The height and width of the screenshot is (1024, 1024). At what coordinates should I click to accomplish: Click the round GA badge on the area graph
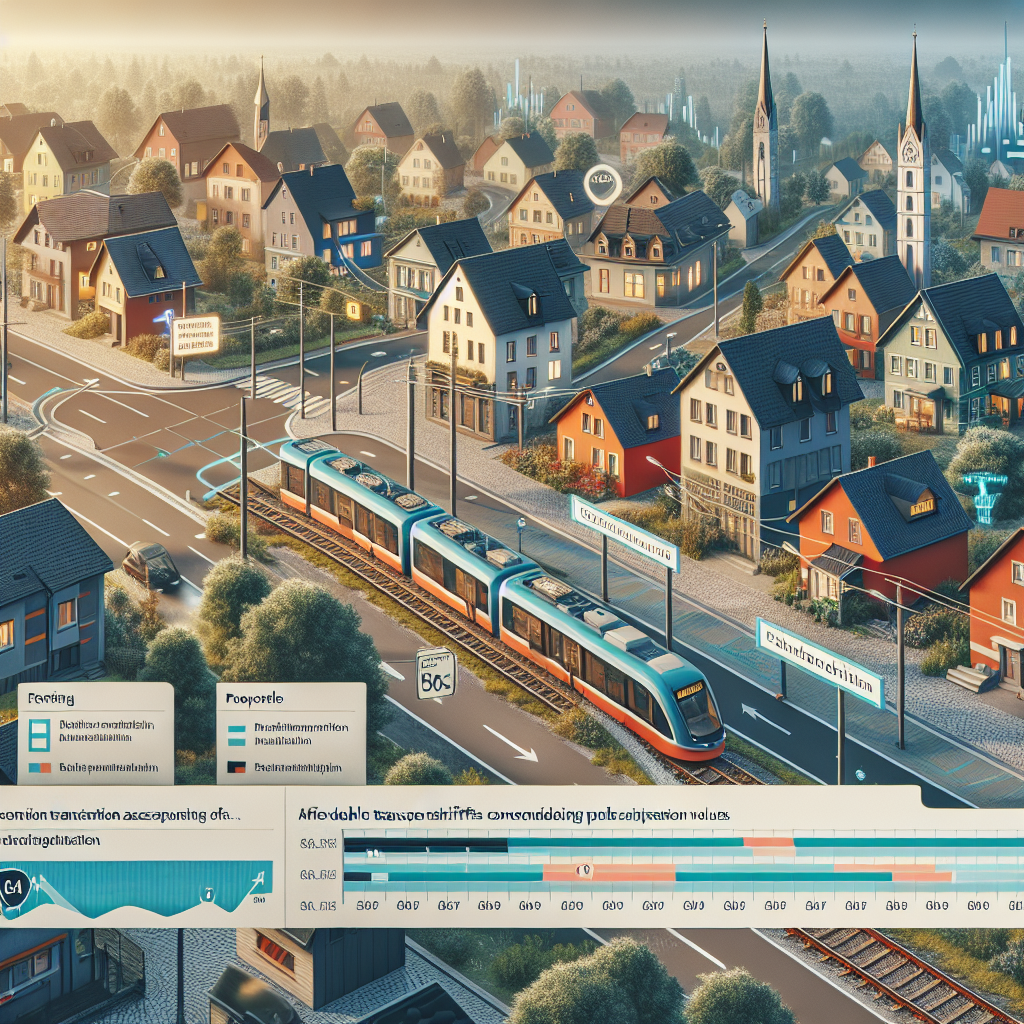pos(14,888)
